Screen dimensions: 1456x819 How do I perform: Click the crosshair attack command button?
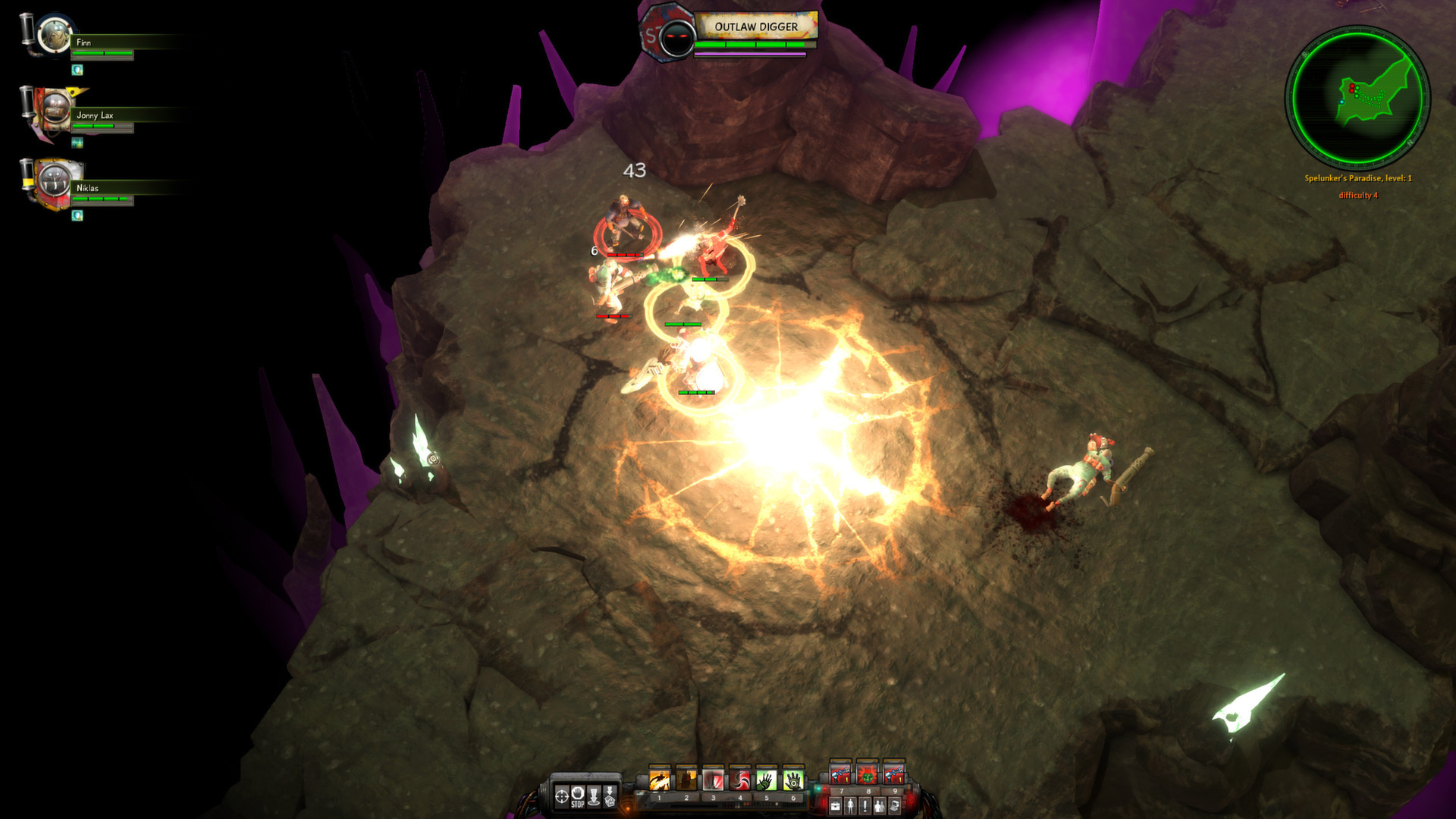pyautogui.click(x=562, y=795)
